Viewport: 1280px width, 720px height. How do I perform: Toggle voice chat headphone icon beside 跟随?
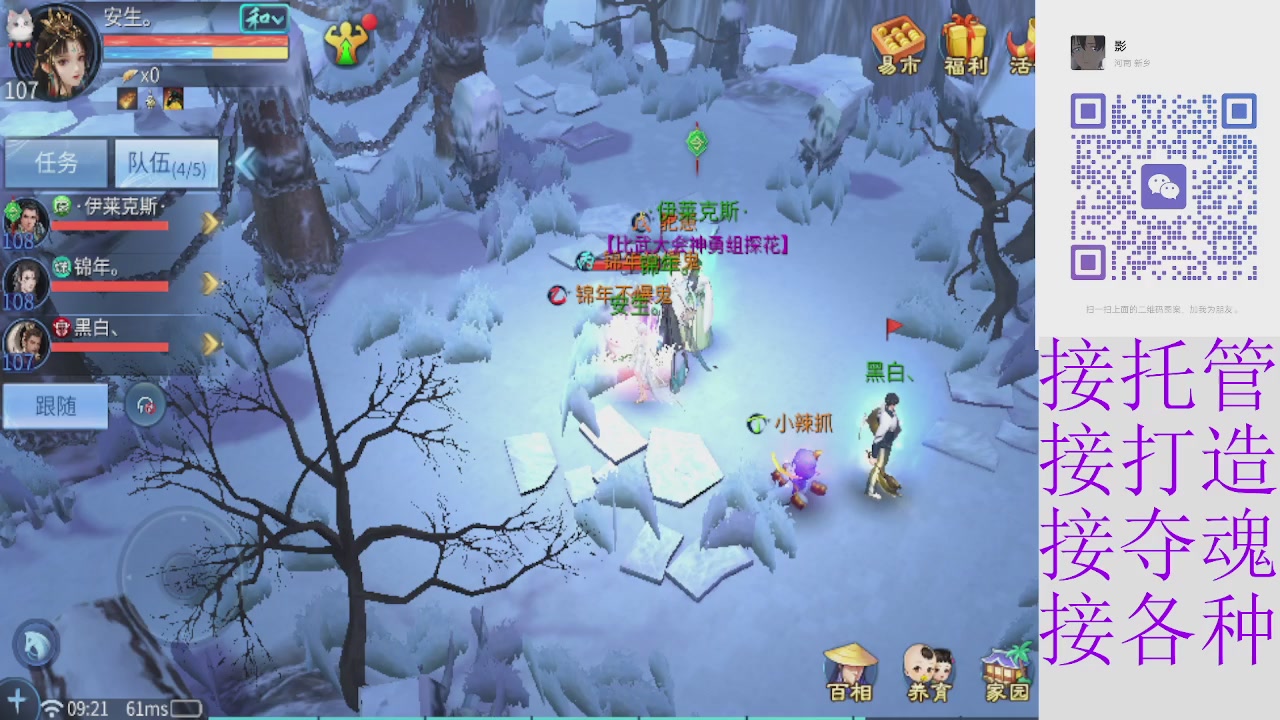(x=143, y=405)
